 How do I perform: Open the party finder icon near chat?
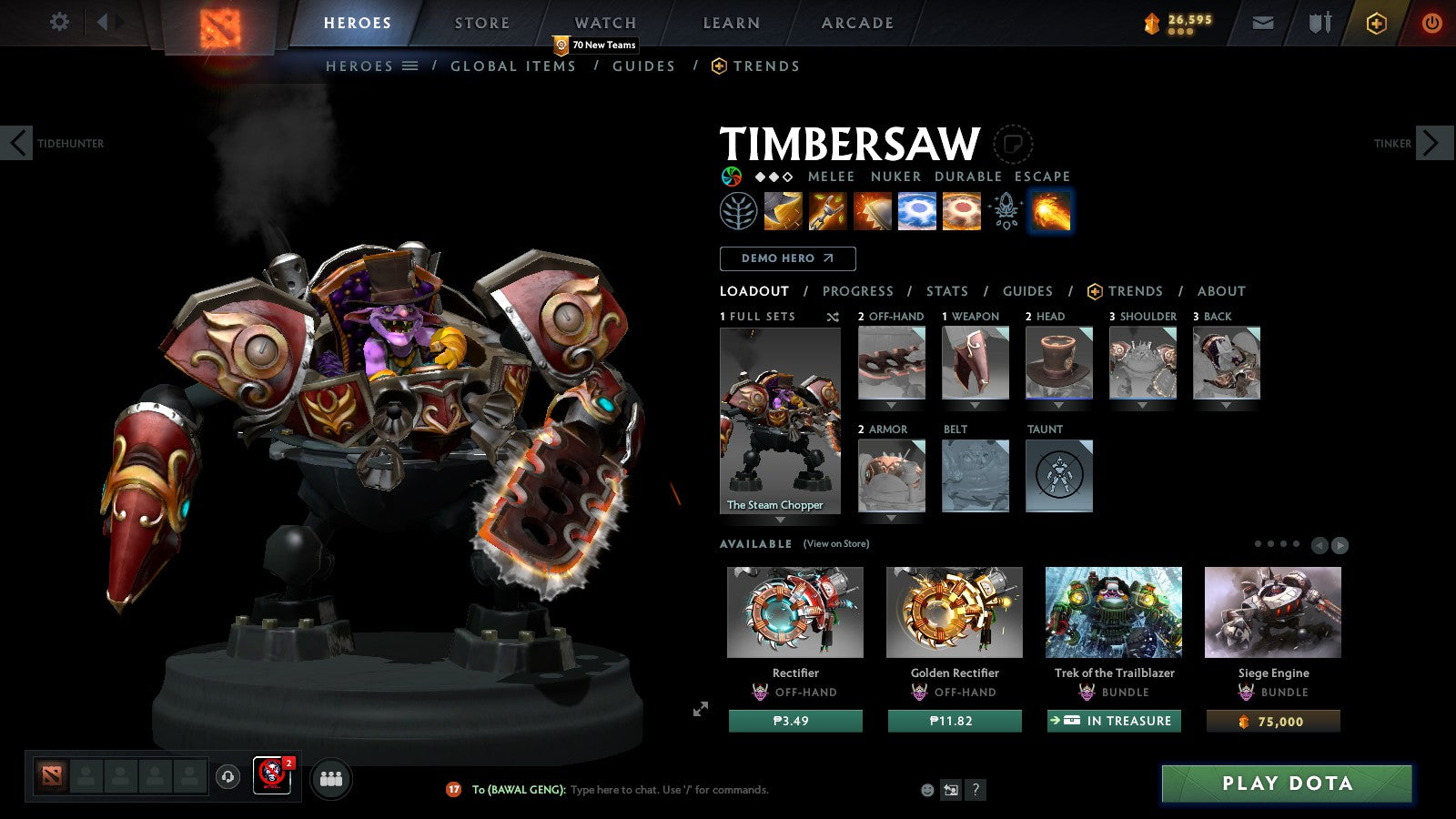point(332,778)
